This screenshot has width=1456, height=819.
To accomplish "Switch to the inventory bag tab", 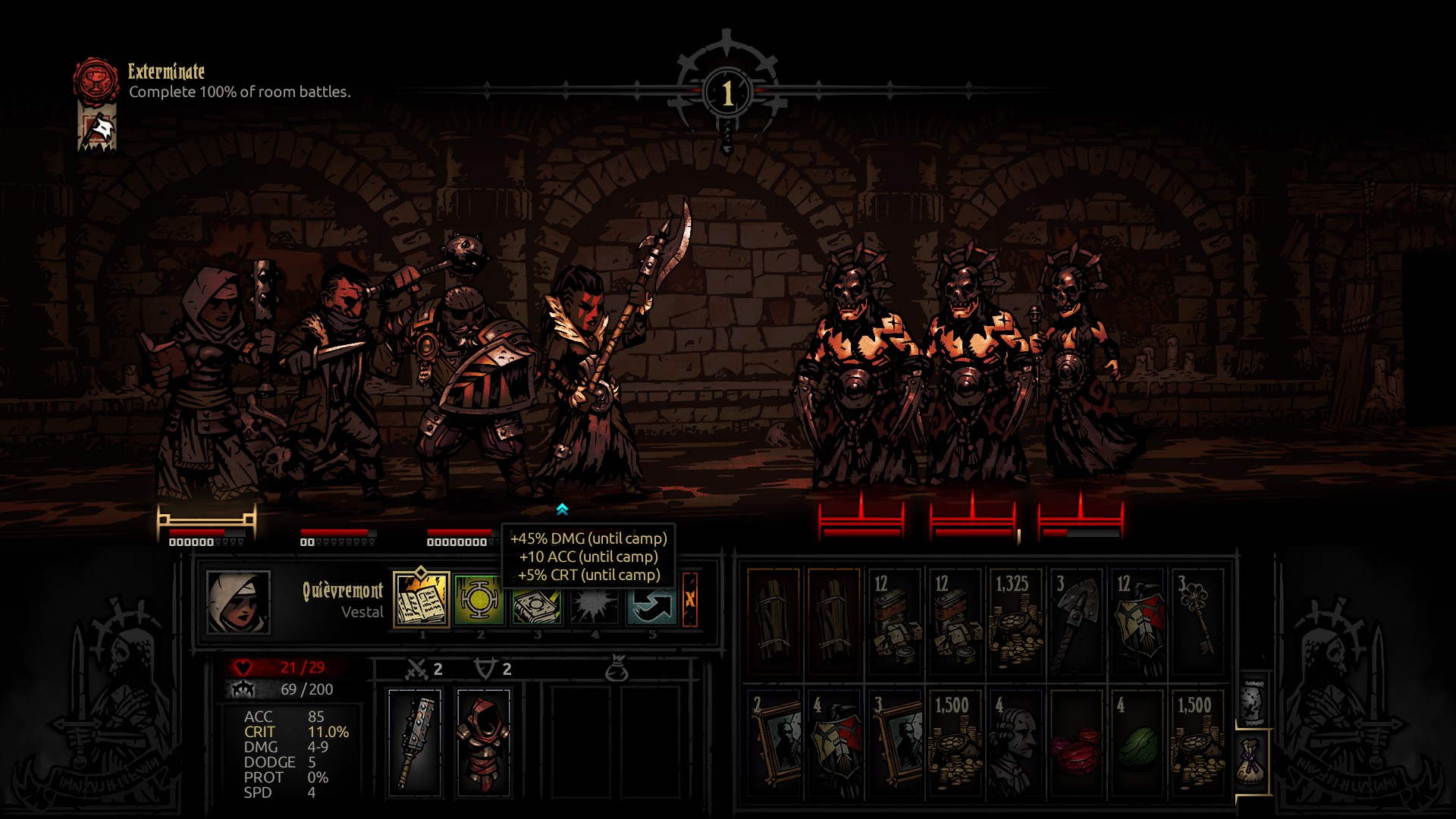I will (1253, 761).
